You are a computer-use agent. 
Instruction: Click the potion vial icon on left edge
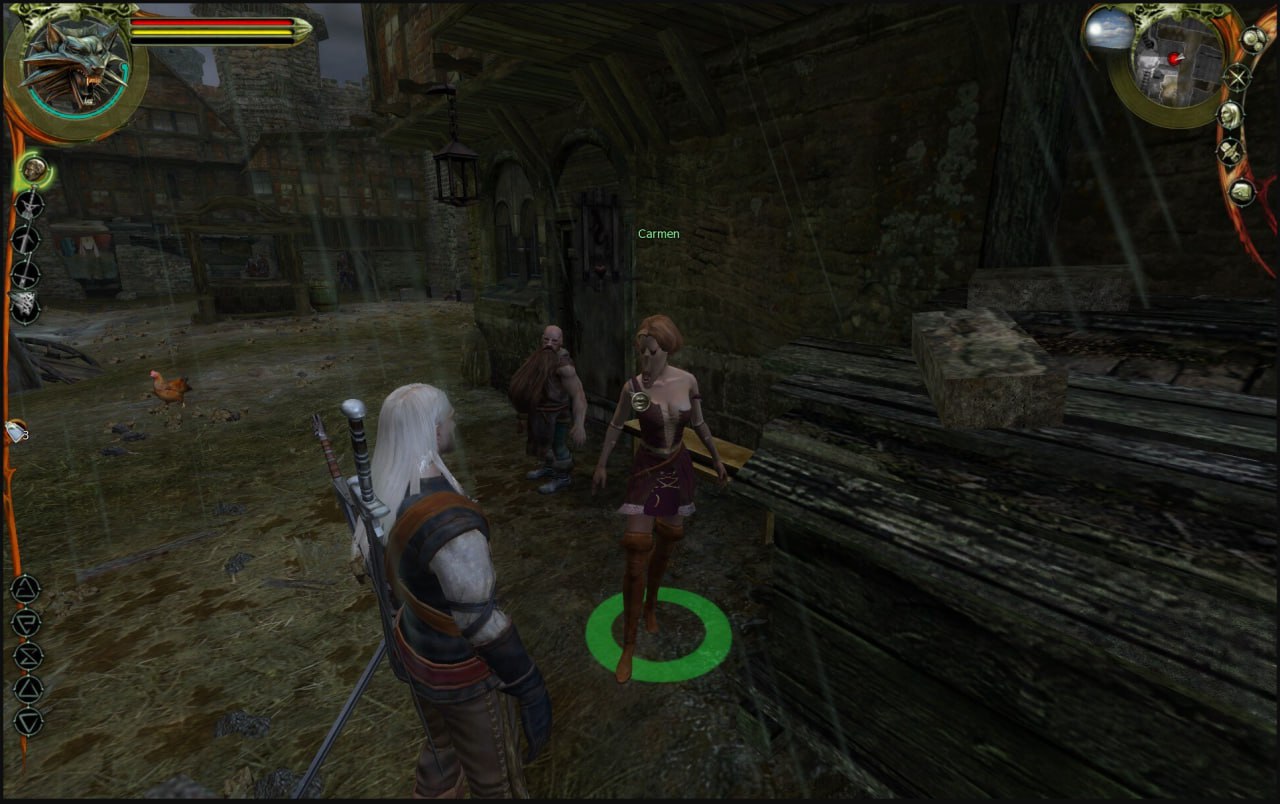16,431
